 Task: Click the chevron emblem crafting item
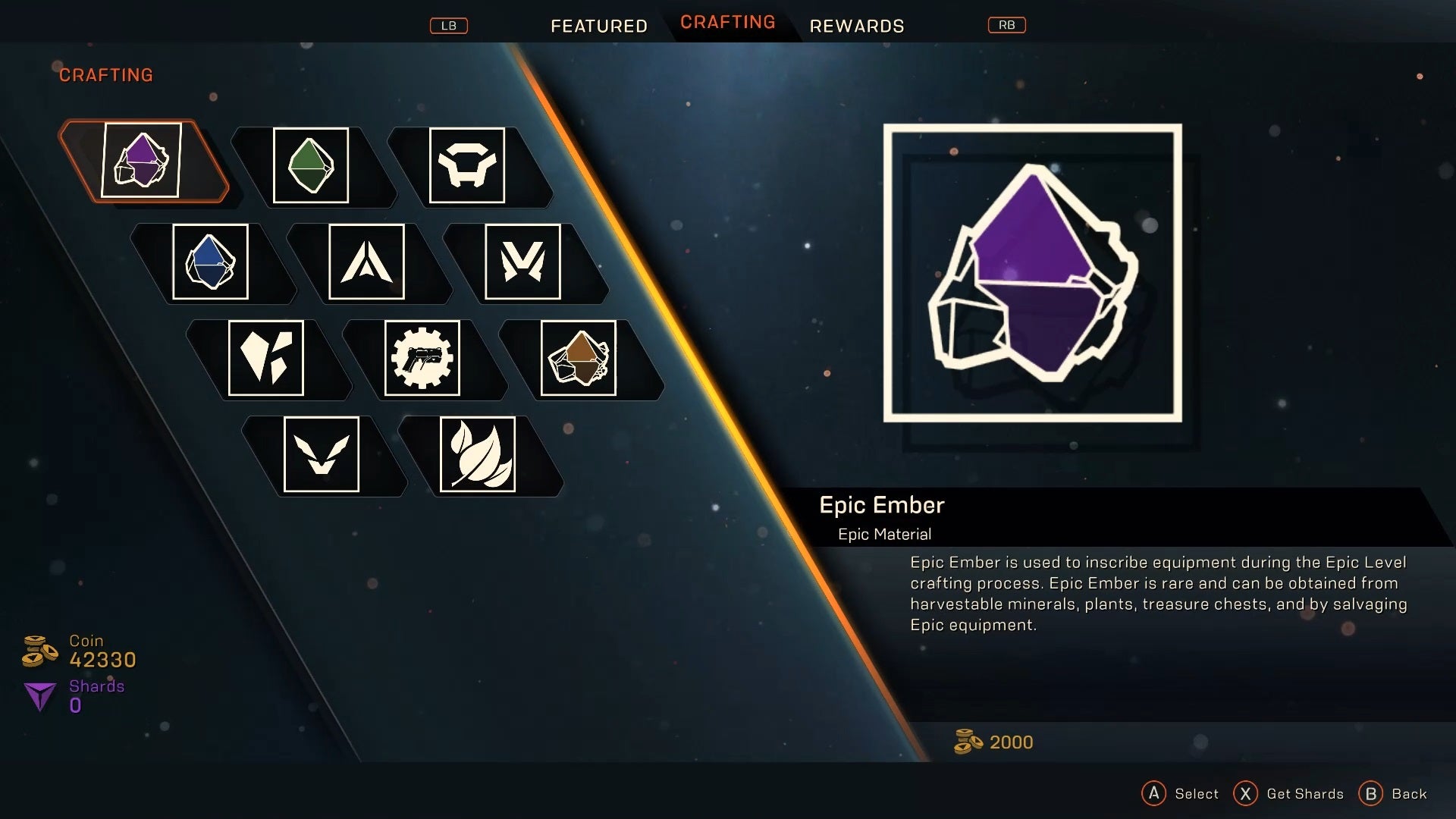coord(321,454)
